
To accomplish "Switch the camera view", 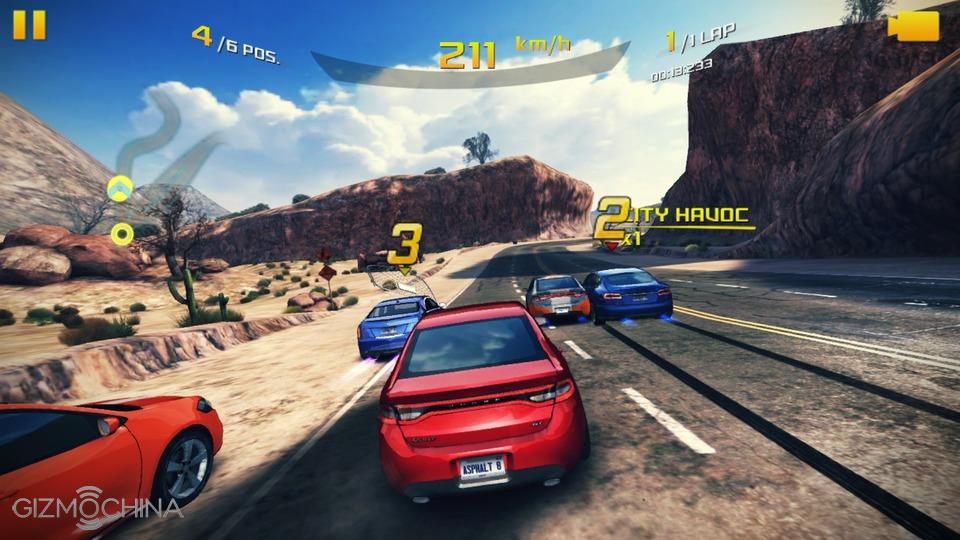I will pos(913,25).
